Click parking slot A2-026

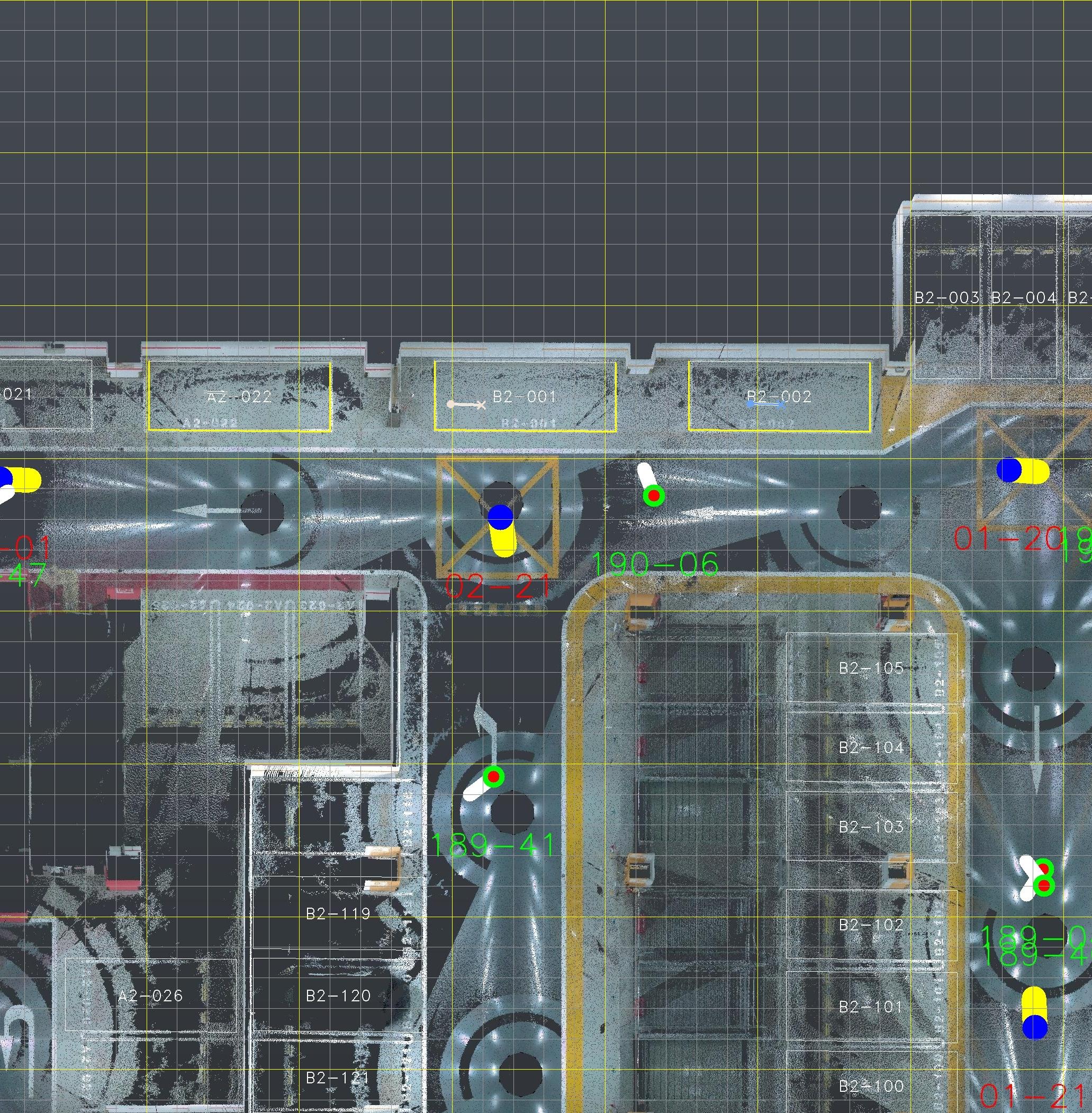pos(150,996)
